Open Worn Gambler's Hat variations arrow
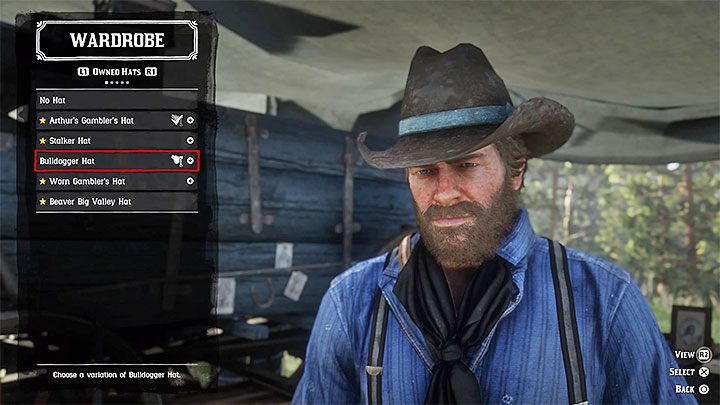 click(190, 181)
